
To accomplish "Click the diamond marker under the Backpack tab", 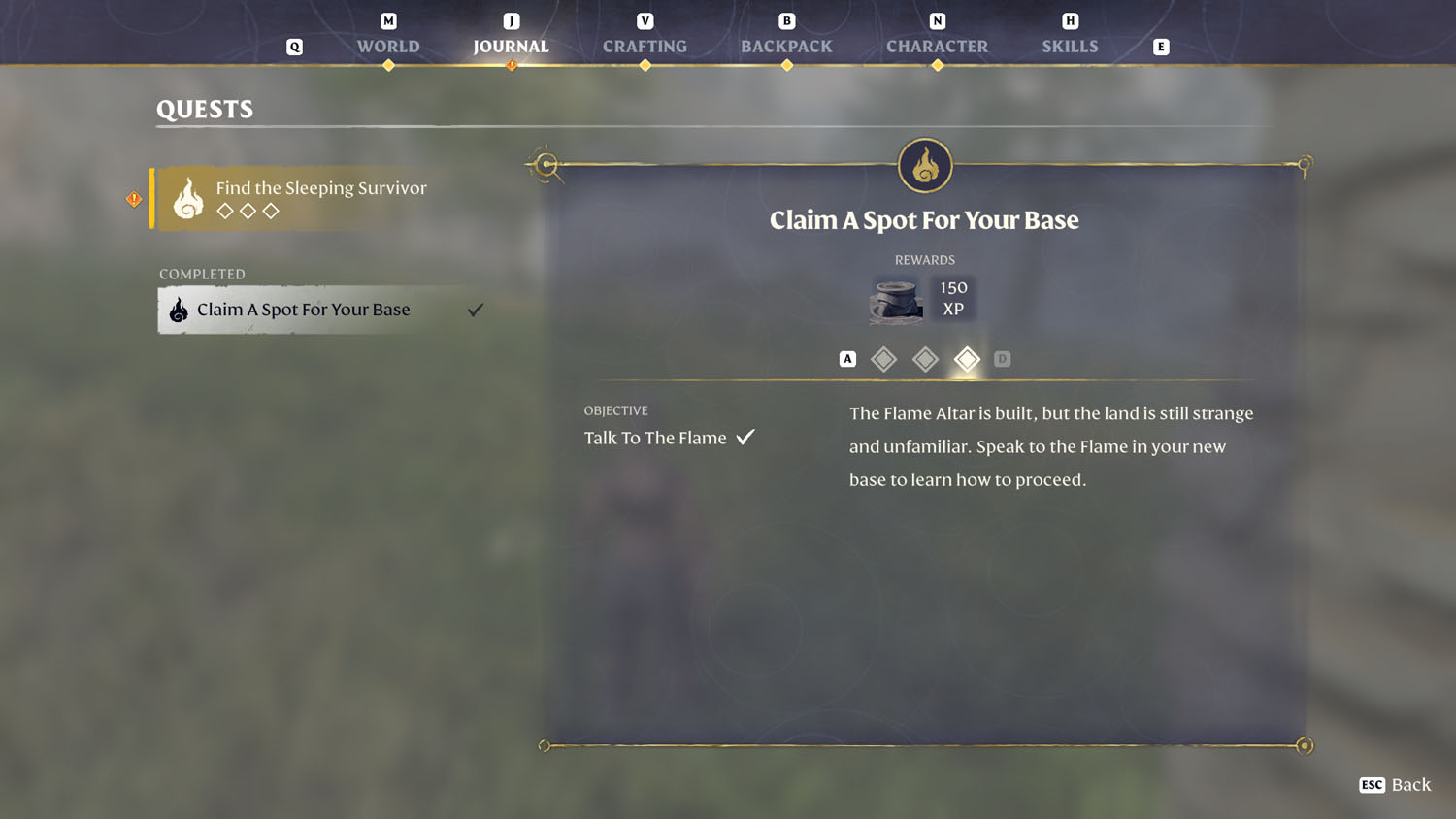I will (786, 65).
